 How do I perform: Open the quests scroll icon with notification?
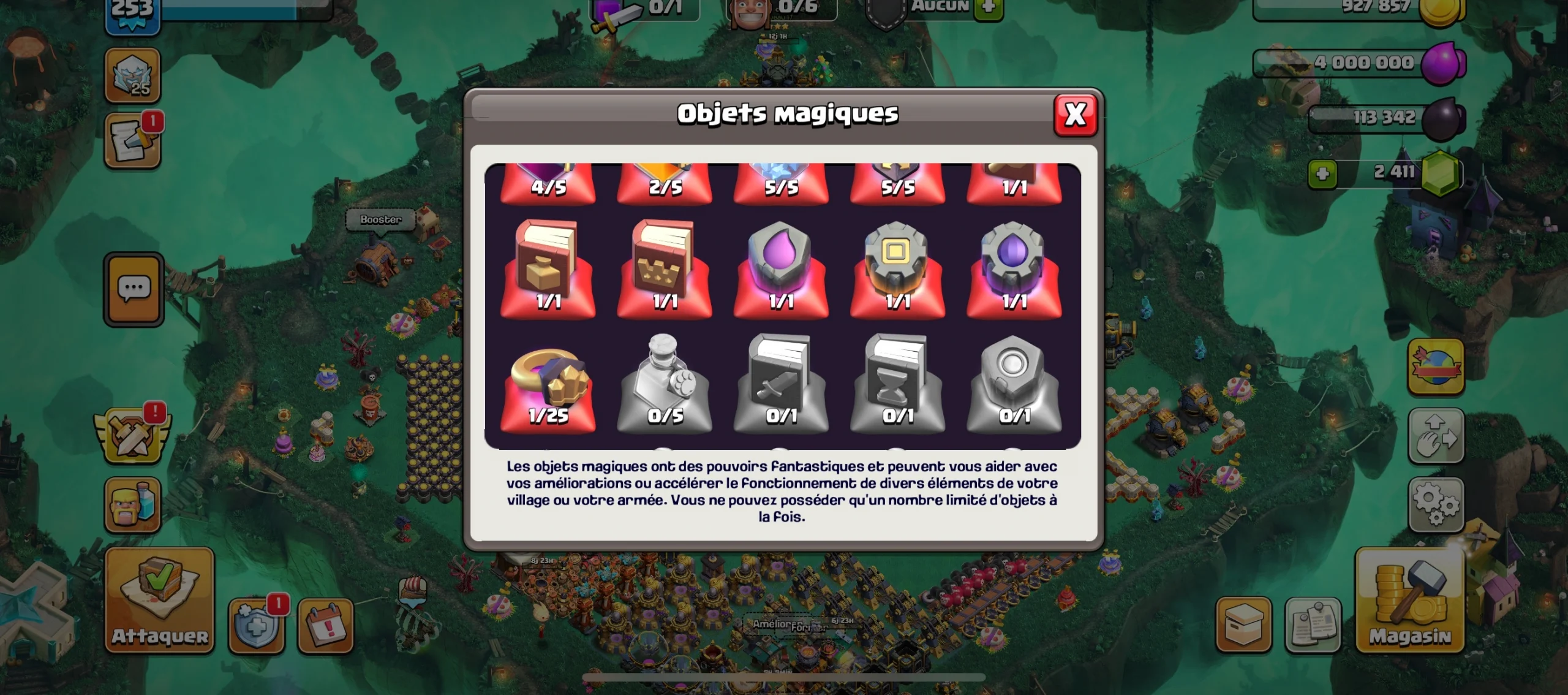(x=134, y=138)
